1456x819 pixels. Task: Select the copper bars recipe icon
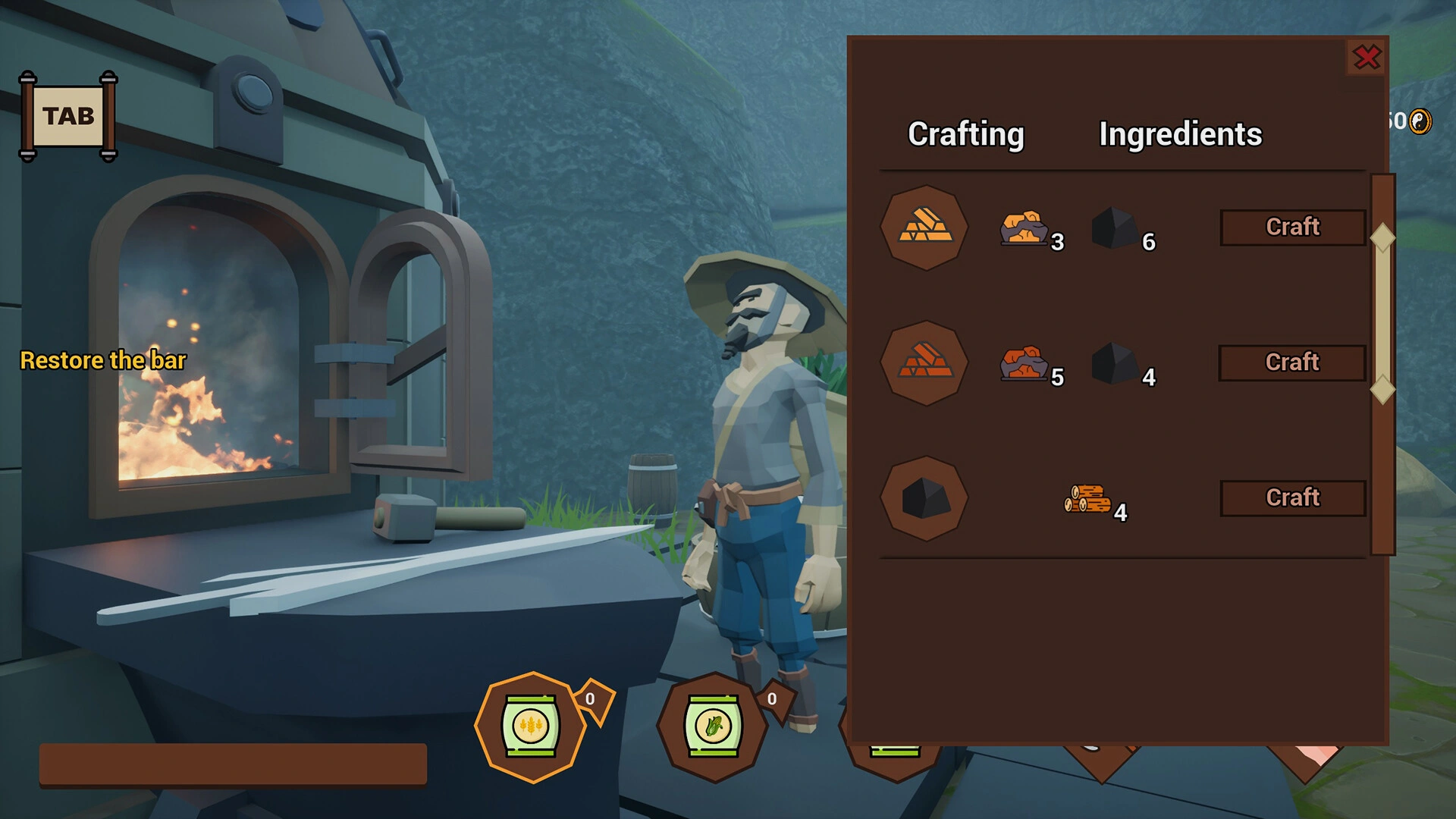point(924,362)
